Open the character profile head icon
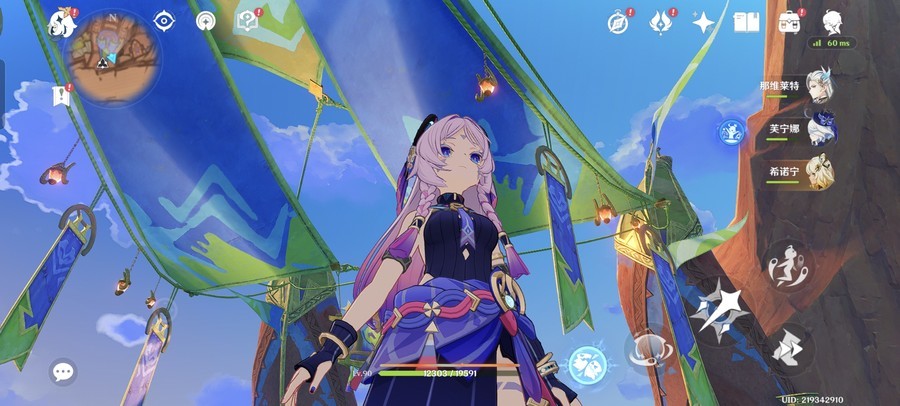The image size is (900, 406). click(x=832, y=22)
